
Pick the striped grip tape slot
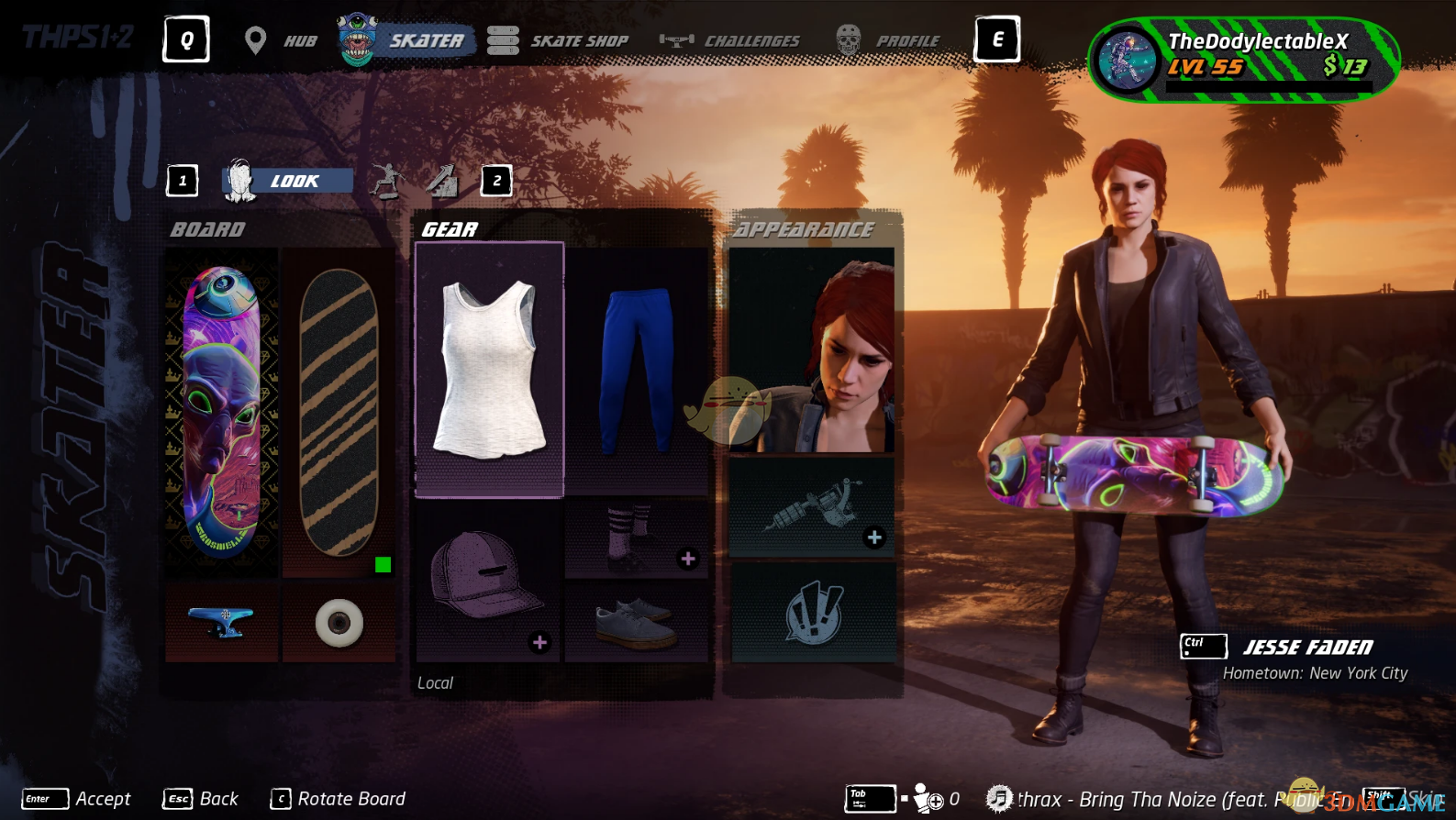(339, 412)
